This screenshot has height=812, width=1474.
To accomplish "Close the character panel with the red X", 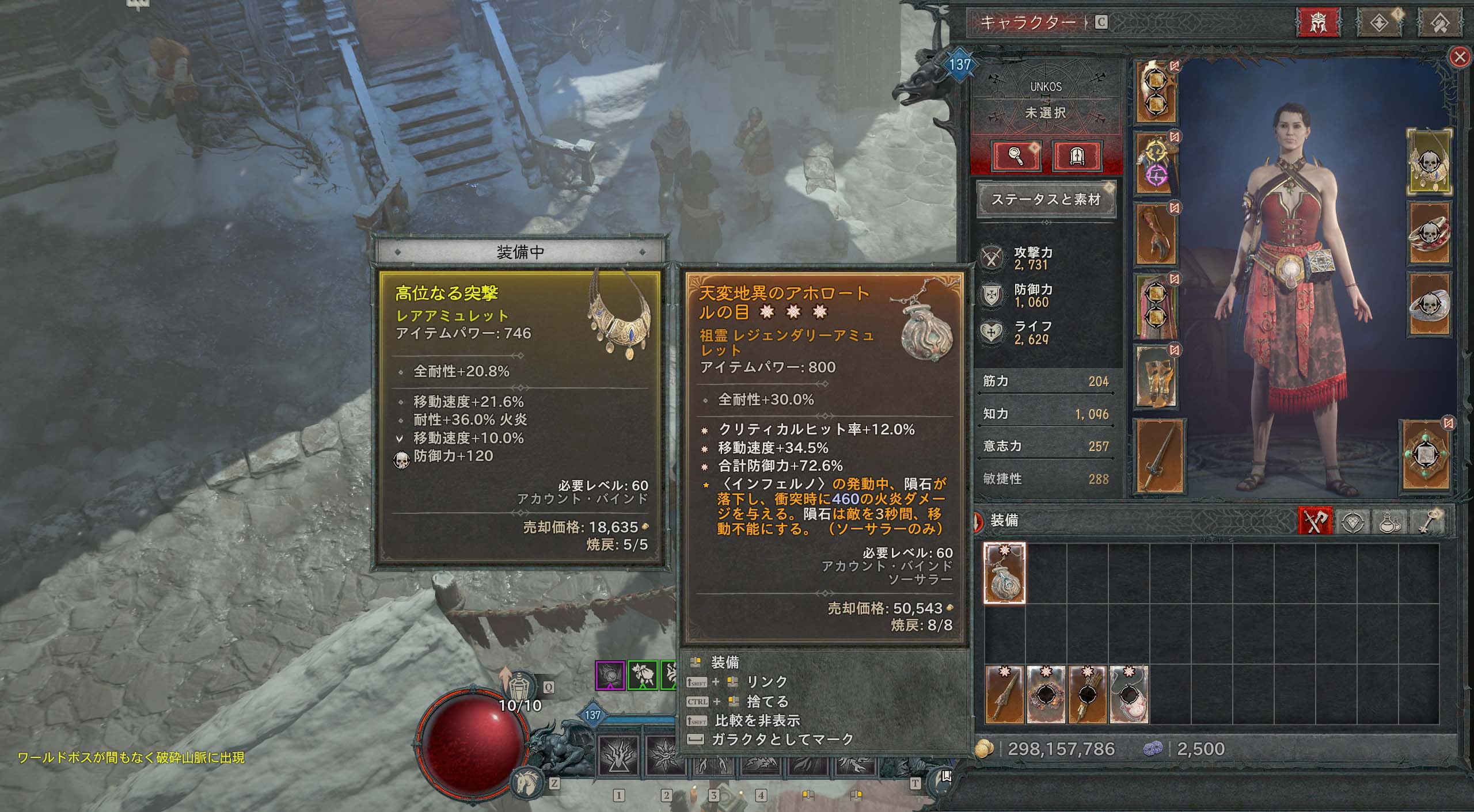I will pyautogui.click(x=1459, y=58).
